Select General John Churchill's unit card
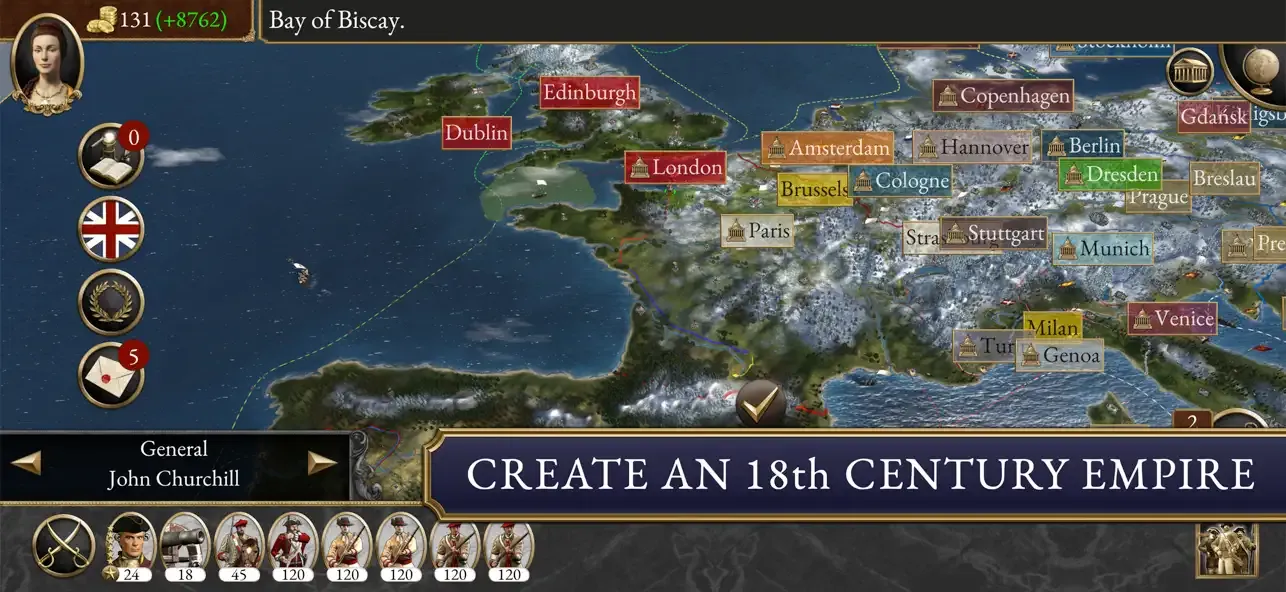This screenshot has width=1286, height=592. [x=131, y=546]
